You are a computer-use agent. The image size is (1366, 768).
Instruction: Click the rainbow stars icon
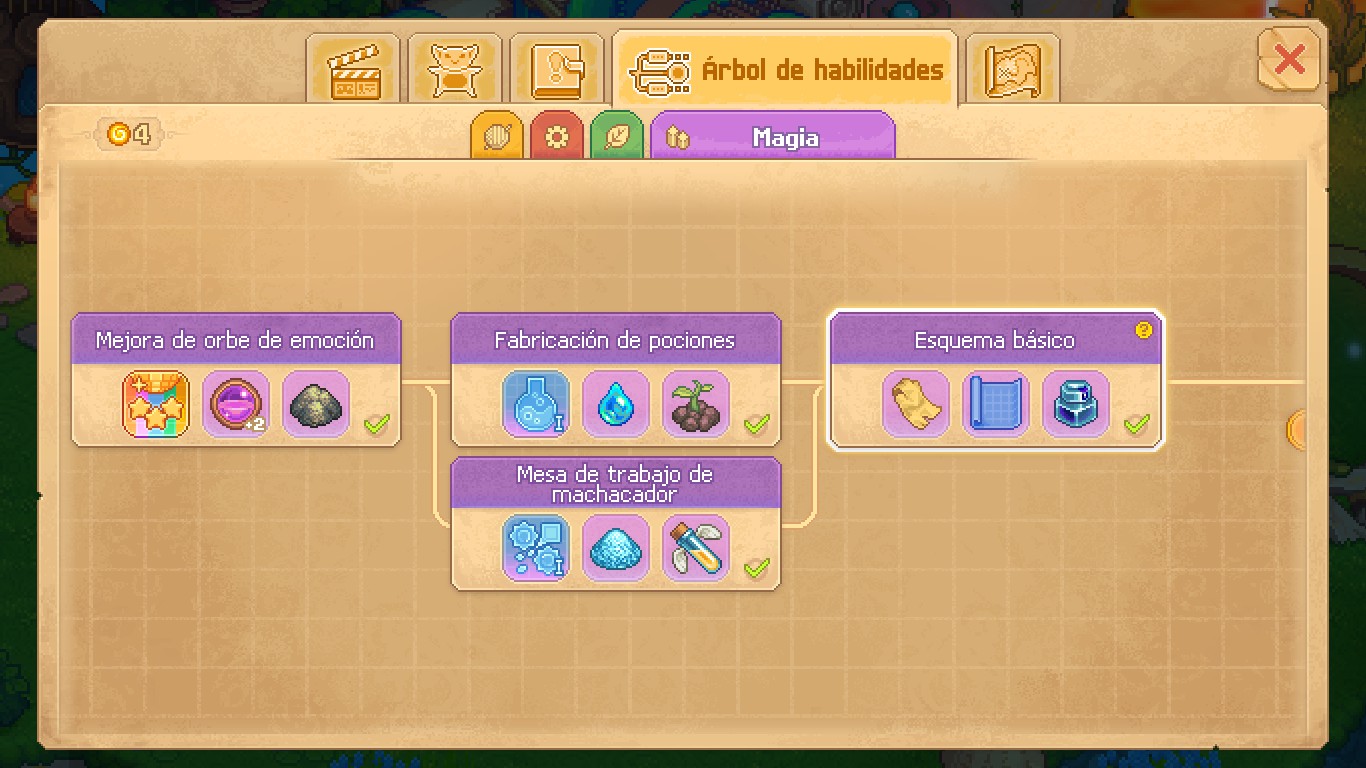tap(156, 404)
